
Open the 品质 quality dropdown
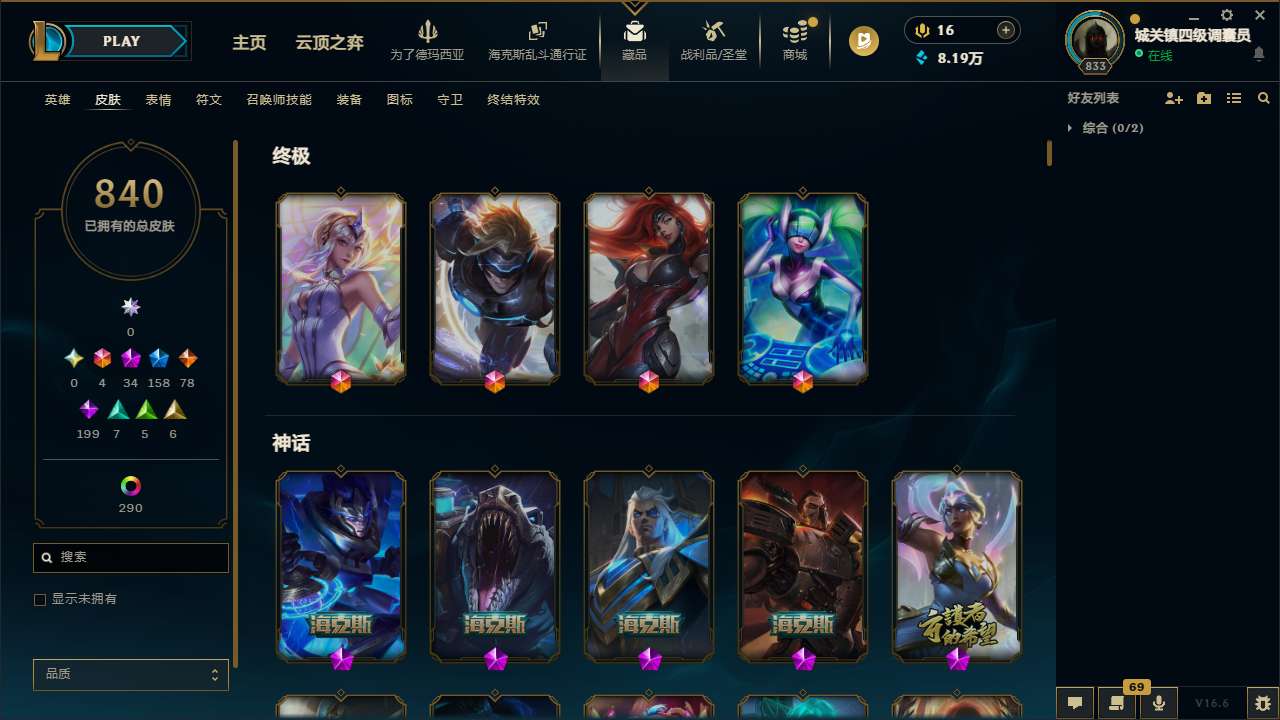click(x=130, y=674)
